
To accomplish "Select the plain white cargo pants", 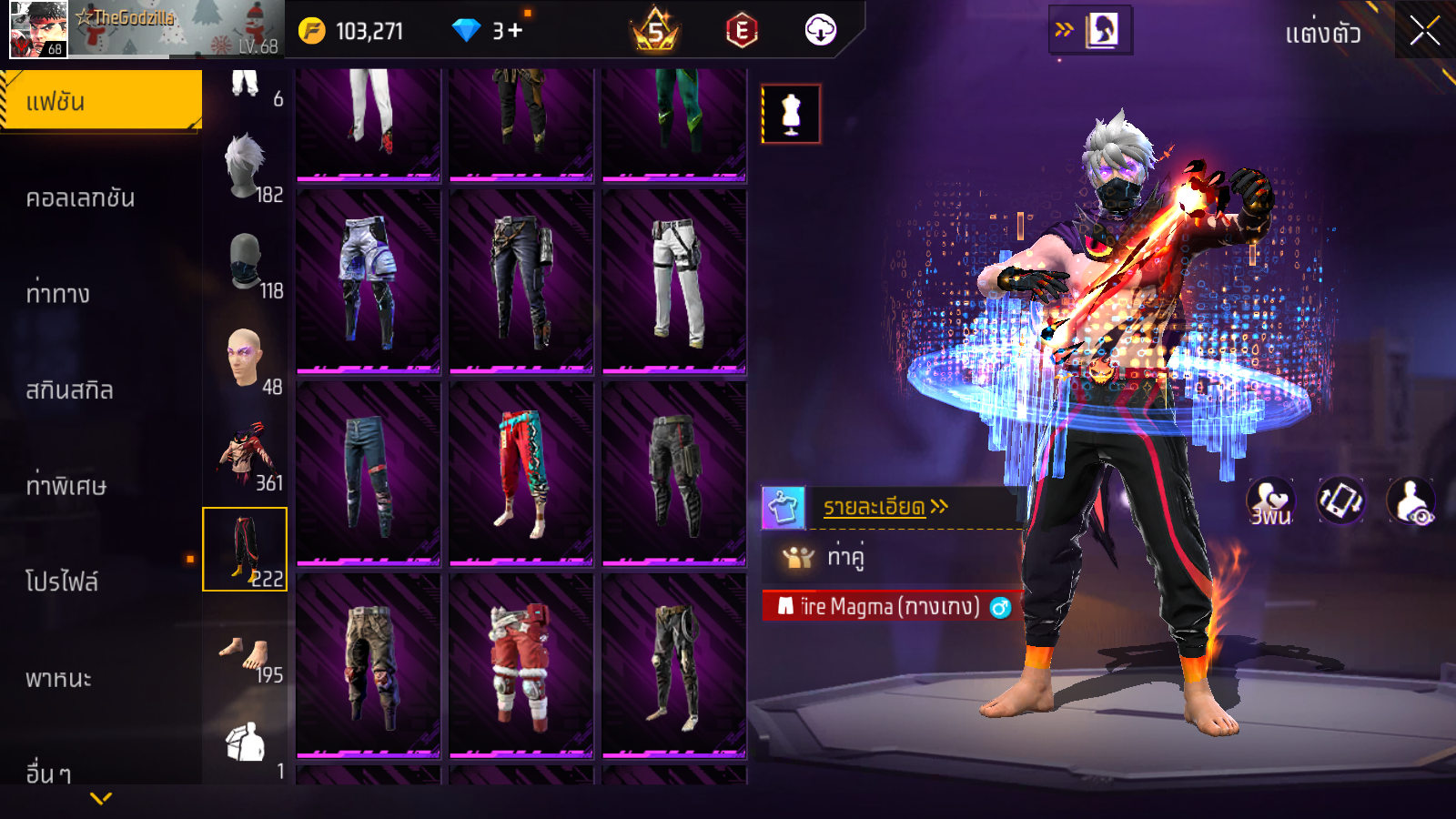I will click(x=674, y=281).
